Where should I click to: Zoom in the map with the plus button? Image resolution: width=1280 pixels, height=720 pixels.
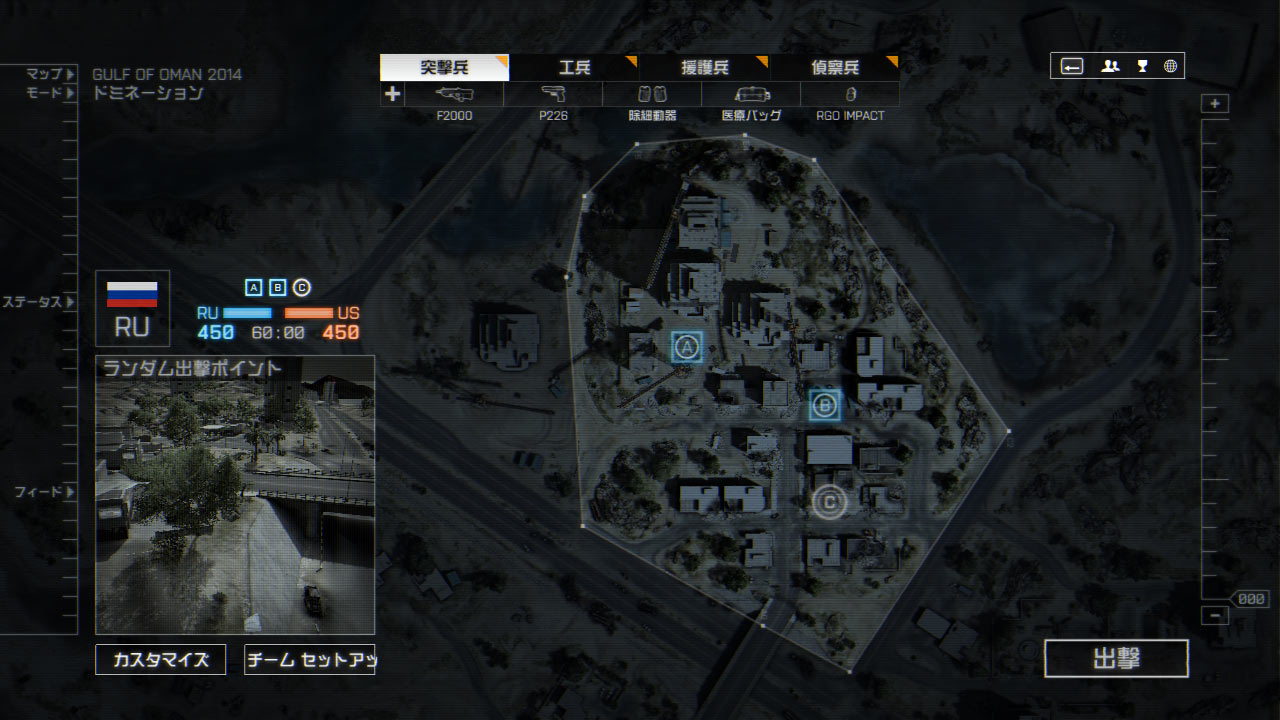point(1215,104)
